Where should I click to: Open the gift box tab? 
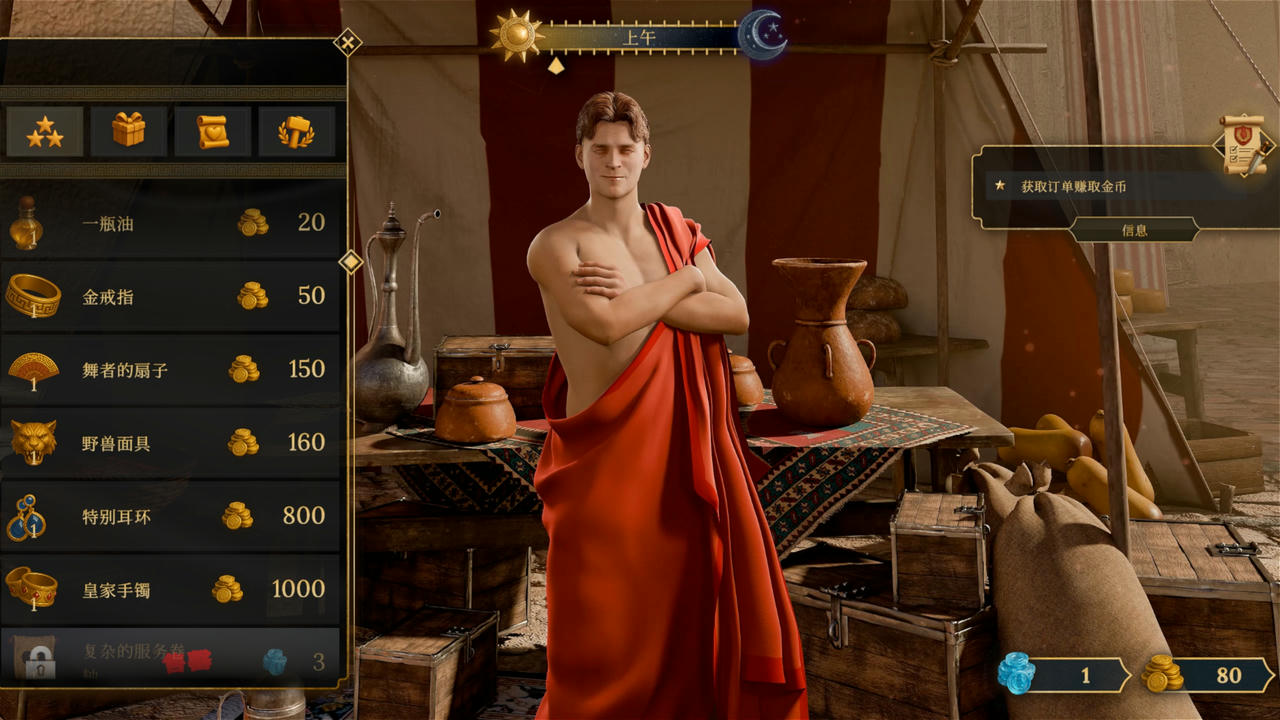(129, 131)
